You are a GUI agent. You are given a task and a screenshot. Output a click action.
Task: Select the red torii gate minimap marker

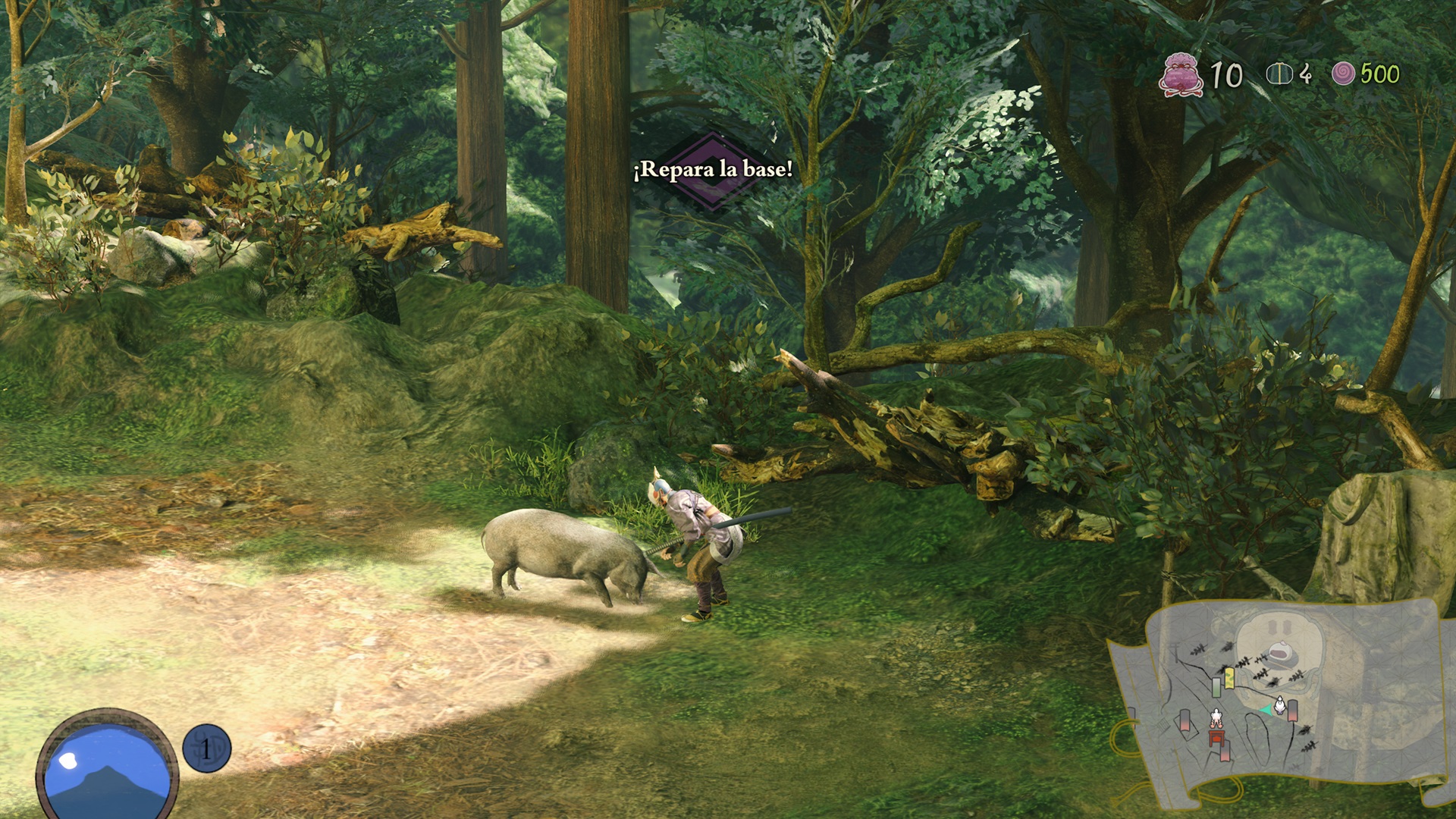pyautogui.click(x=1217, y=737)
